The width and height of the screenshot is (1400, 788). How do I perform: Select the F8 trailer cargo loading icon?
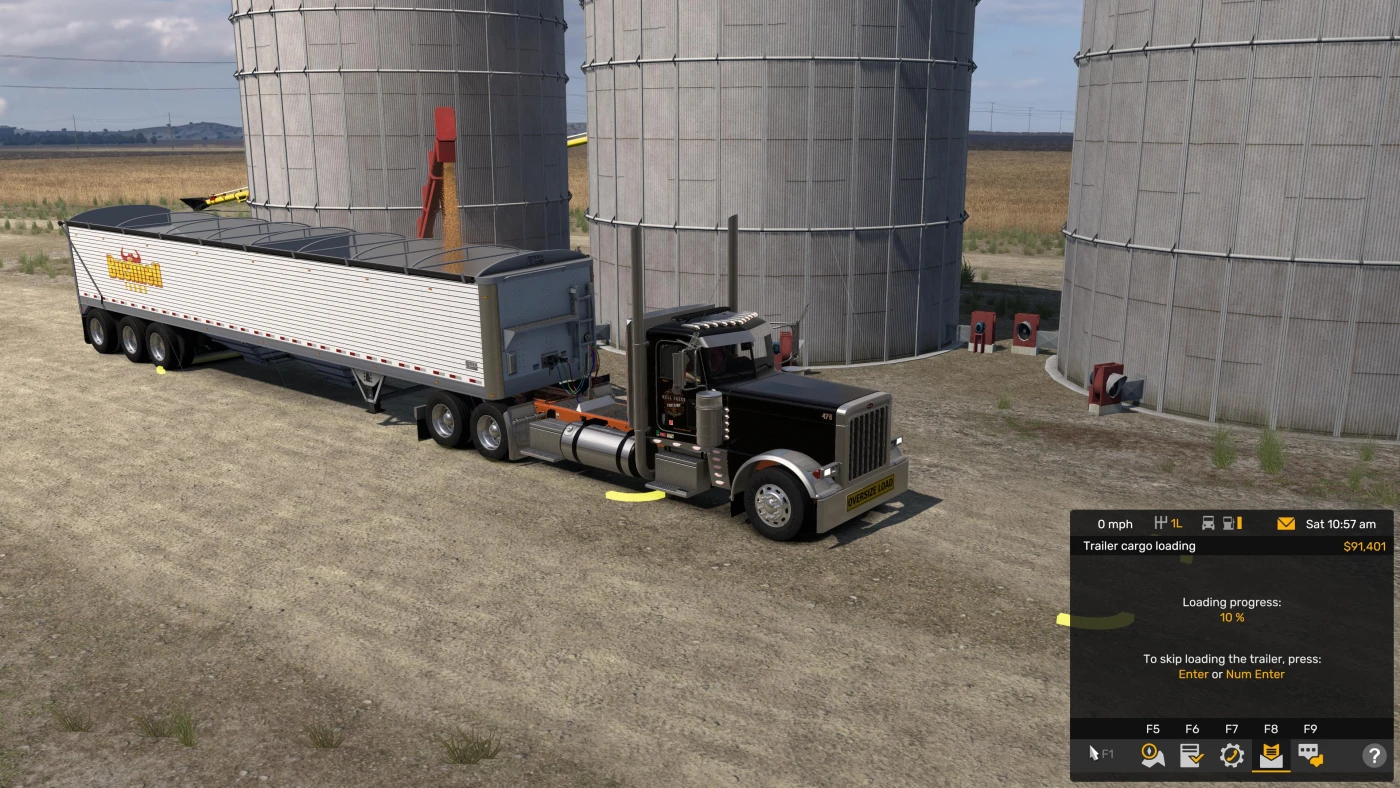1271,755
